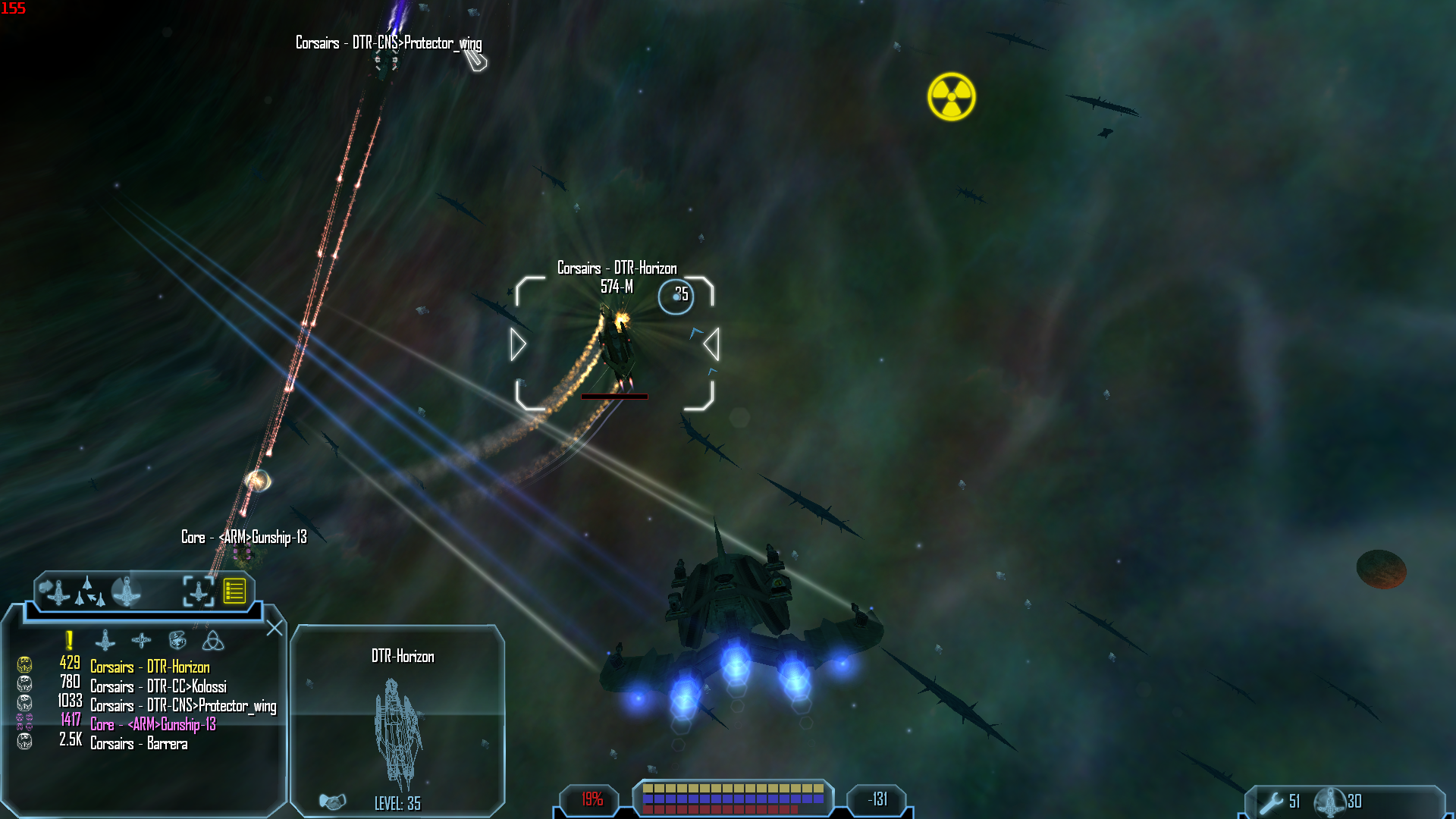Click the yellow radiation warning icon

coord(951,97)
